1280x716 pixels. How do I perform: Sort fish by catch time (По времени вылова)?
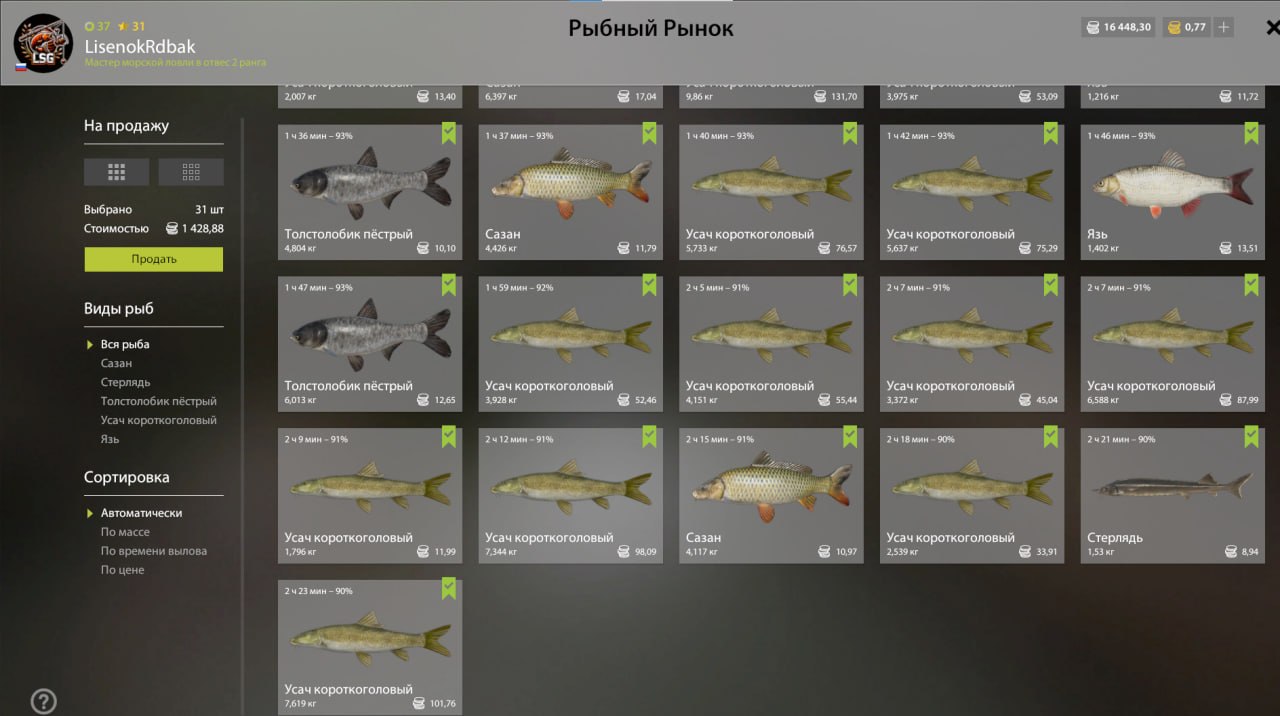click(x=153, y=551)
